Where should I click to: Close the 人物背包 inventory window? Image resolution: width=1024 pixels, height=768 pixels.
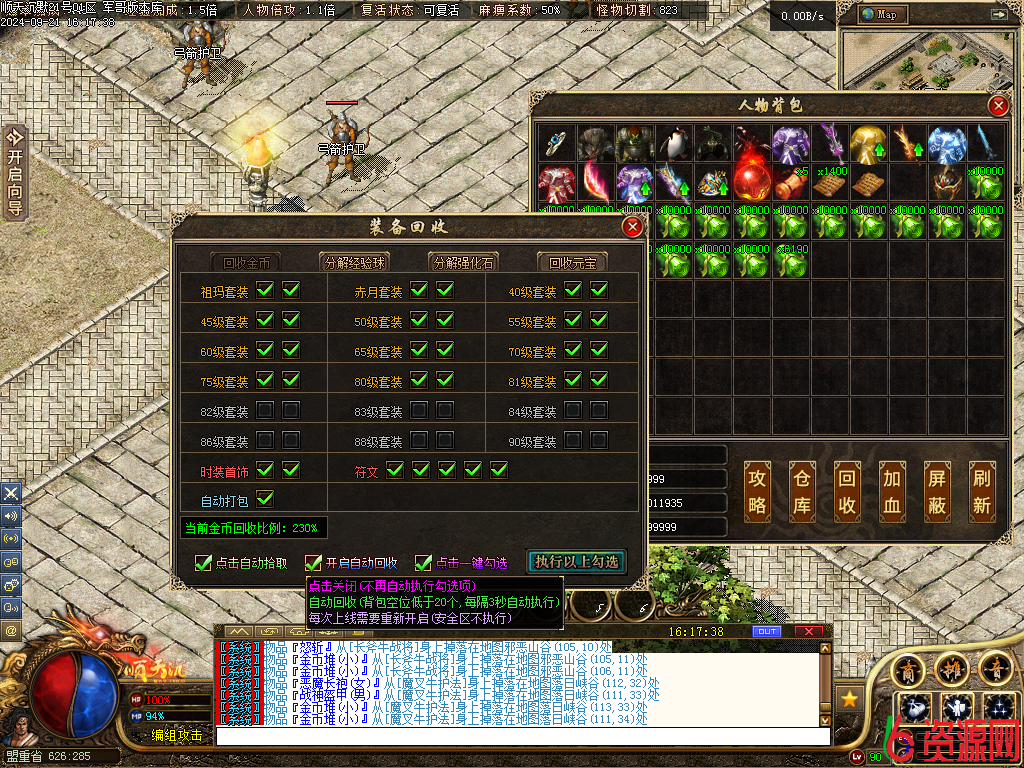[x=997, y=106]
